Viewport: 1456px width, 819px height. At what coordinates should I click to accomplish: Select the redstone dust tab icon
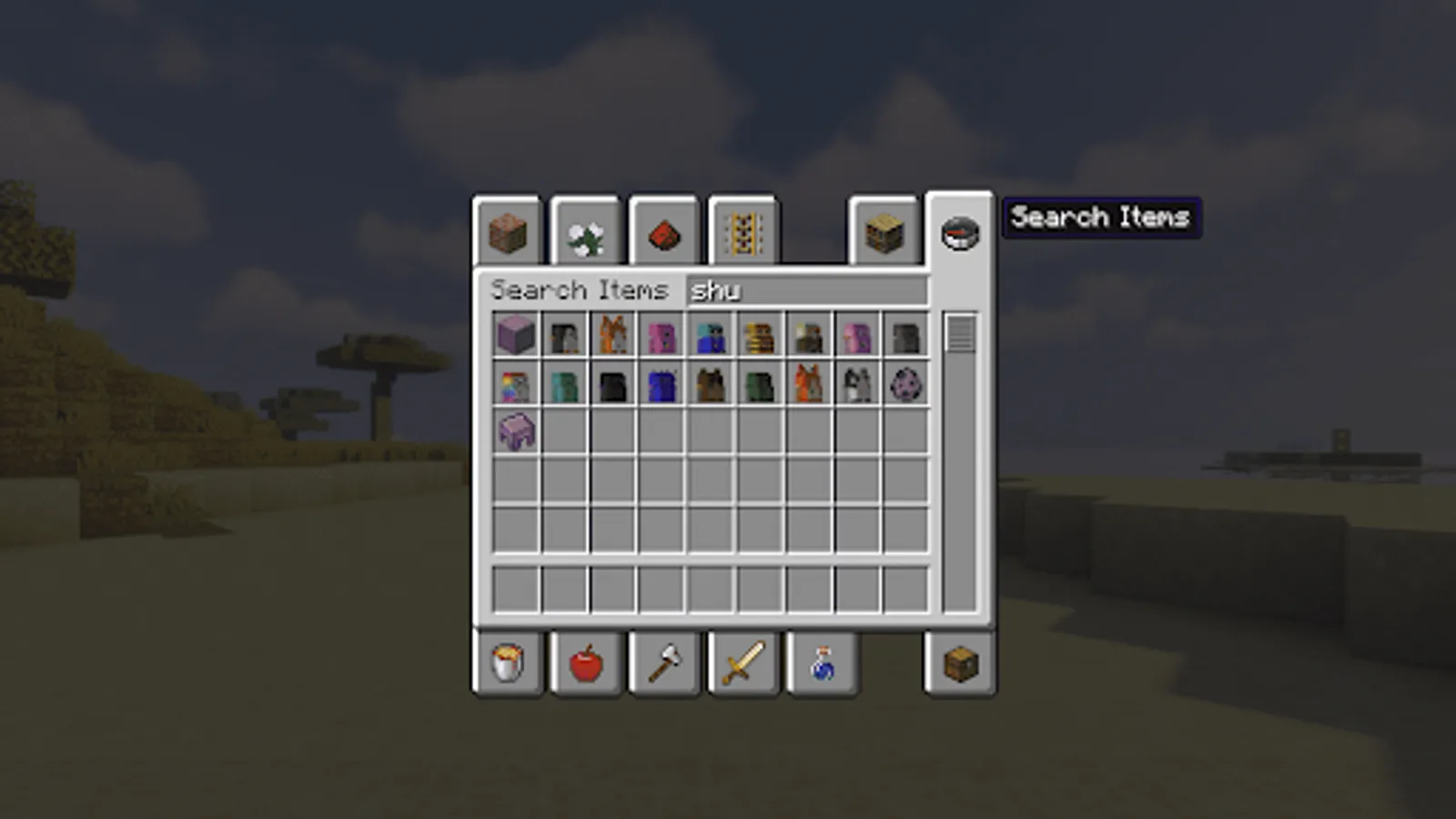(x=663, y=233)
